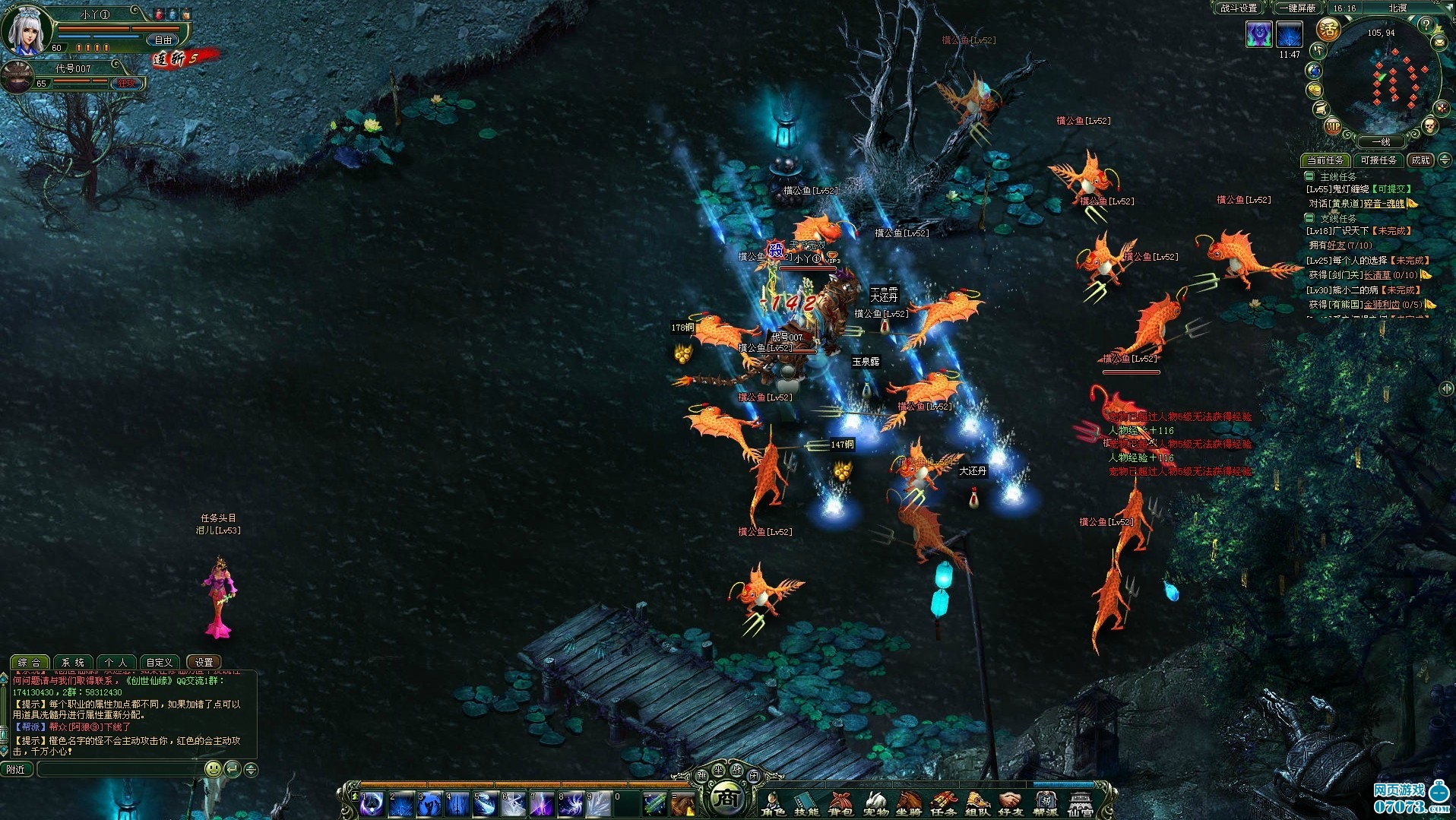Click the 一键屏蔽 hide-all button
Screen dimensions: 1456x820
(1296, 8)
